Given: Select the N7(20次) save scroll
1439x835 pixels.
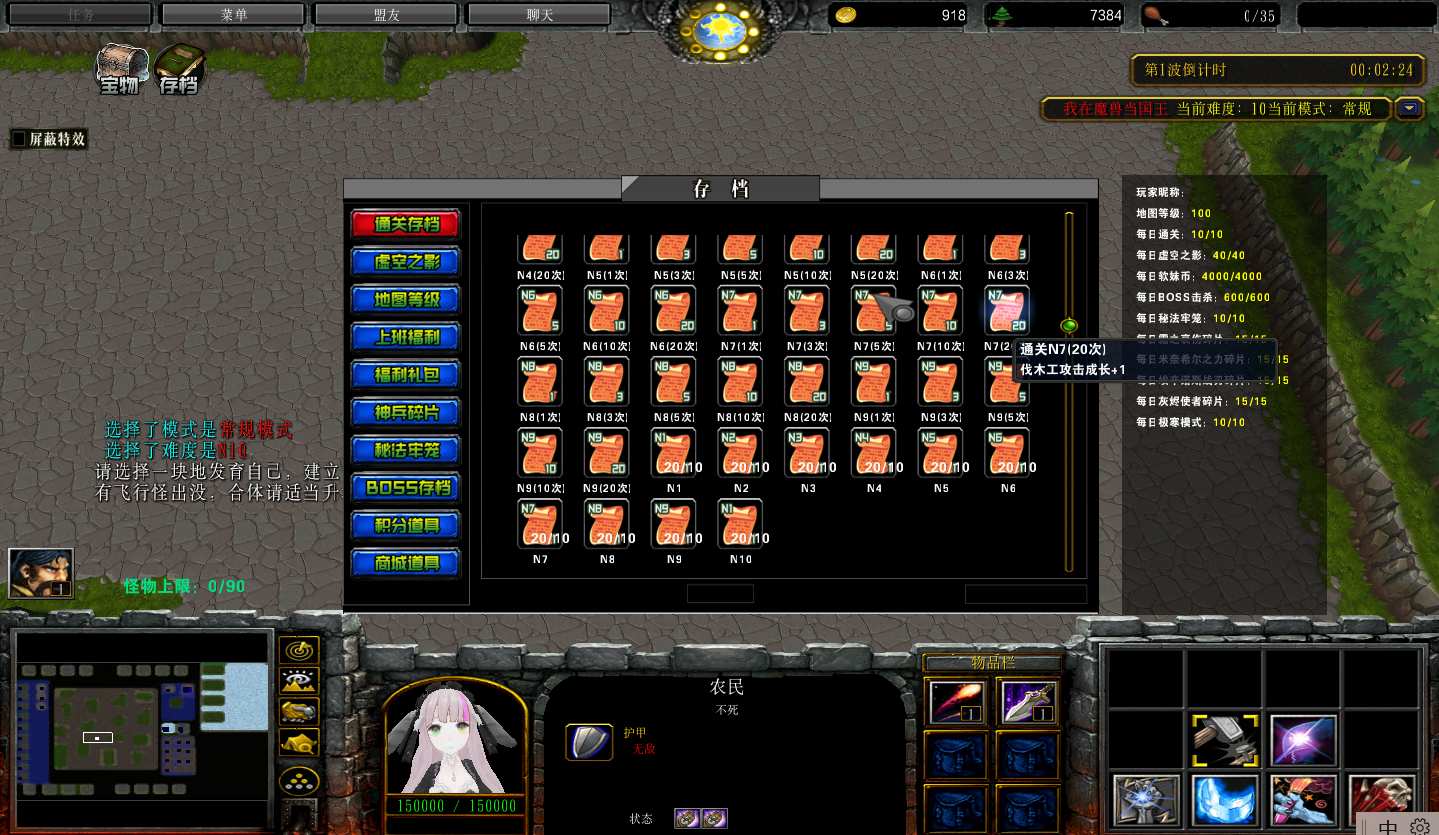Looking at the screenshot, I should tap(1006, 311).
